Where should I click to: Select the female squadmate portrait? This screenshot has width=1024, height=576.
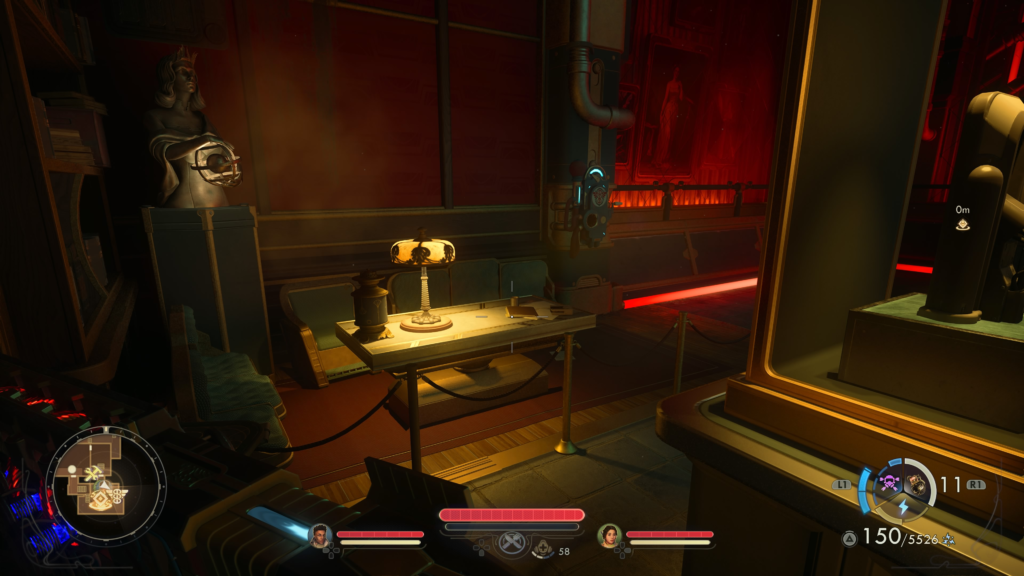click(x=609, y=536)
